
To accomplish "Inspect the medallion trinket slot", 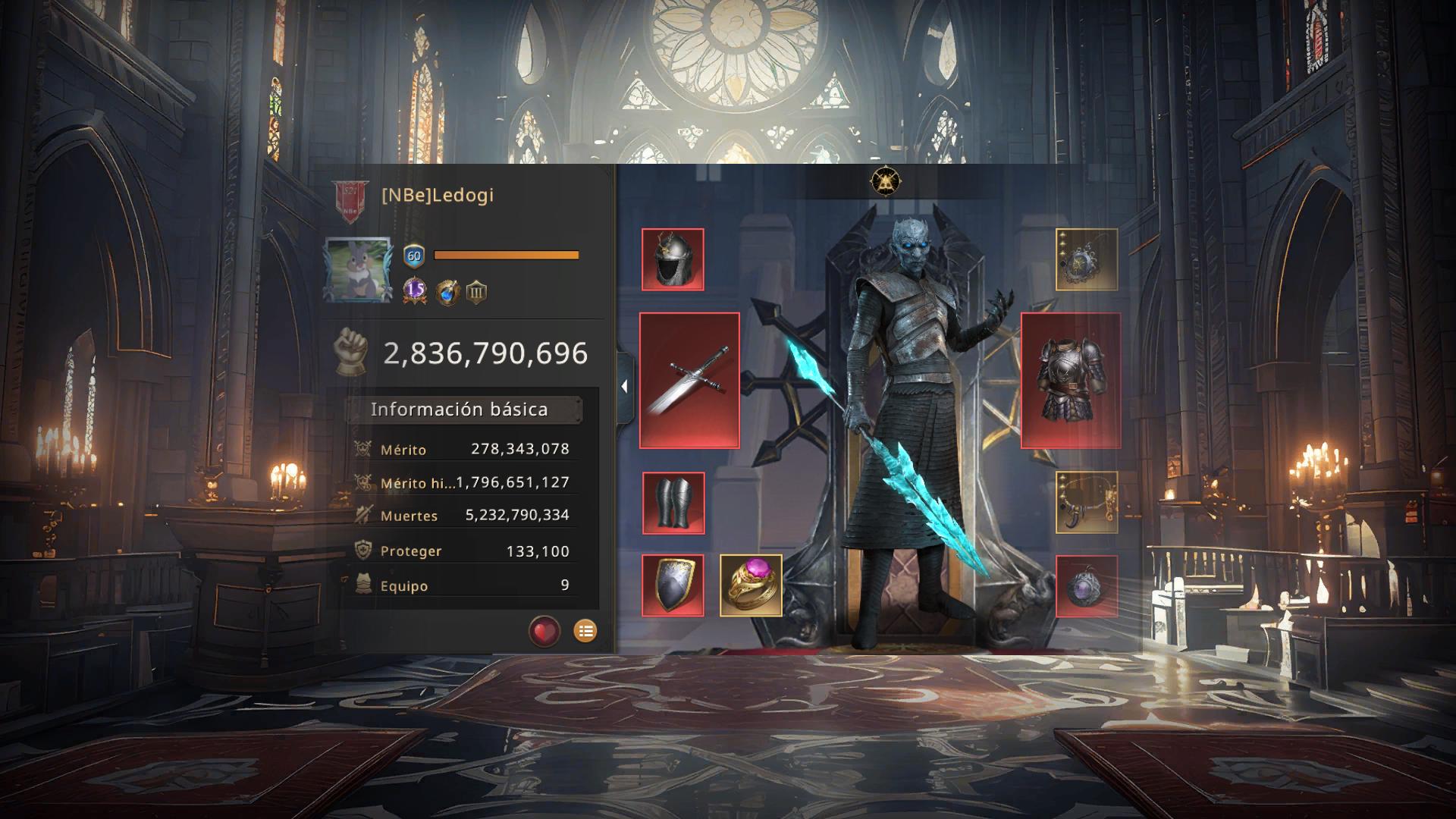I will coord(1087,259).
